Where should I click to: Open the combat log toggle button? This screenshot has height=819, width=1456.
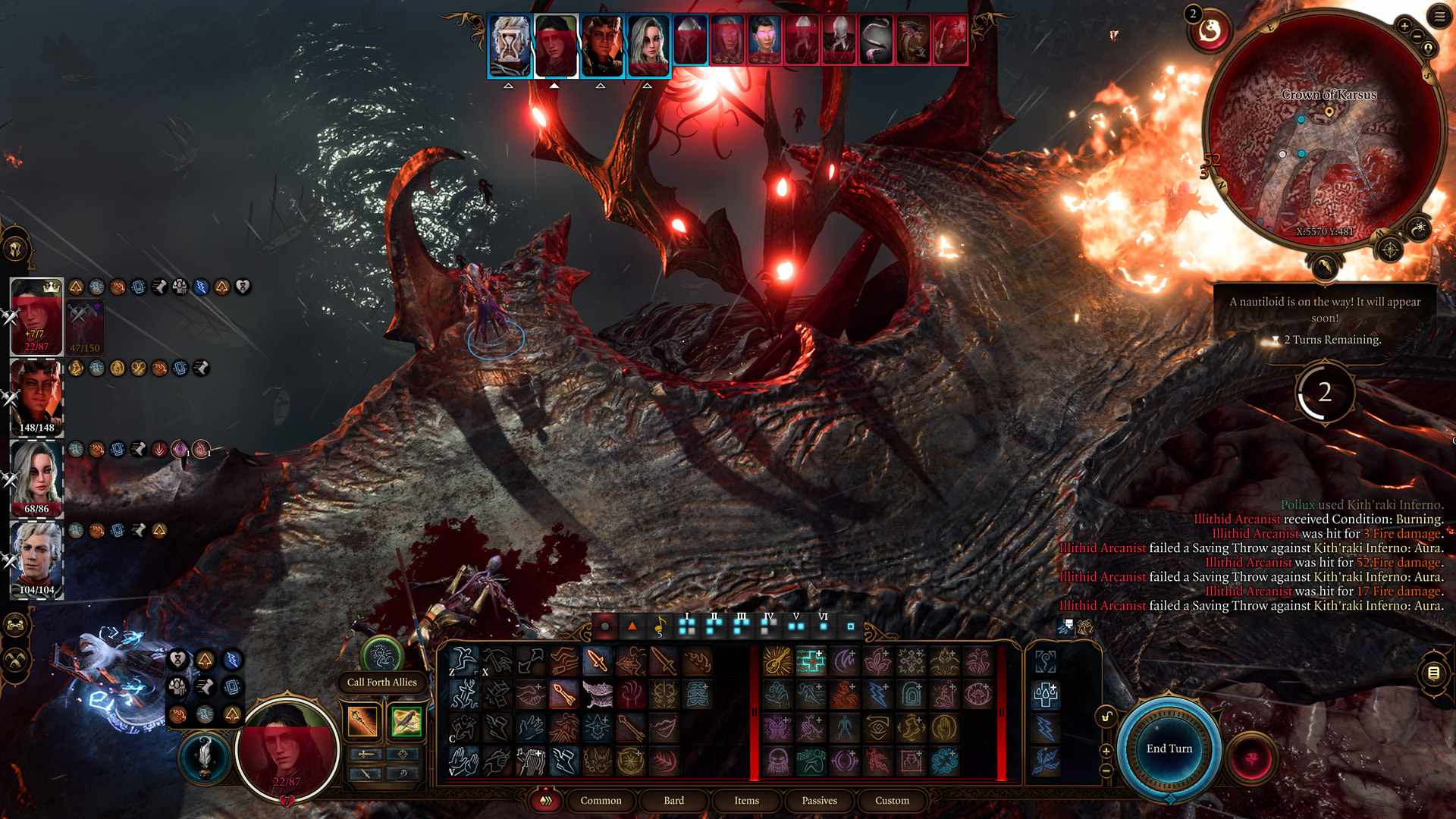click(x=1433, y=673)
